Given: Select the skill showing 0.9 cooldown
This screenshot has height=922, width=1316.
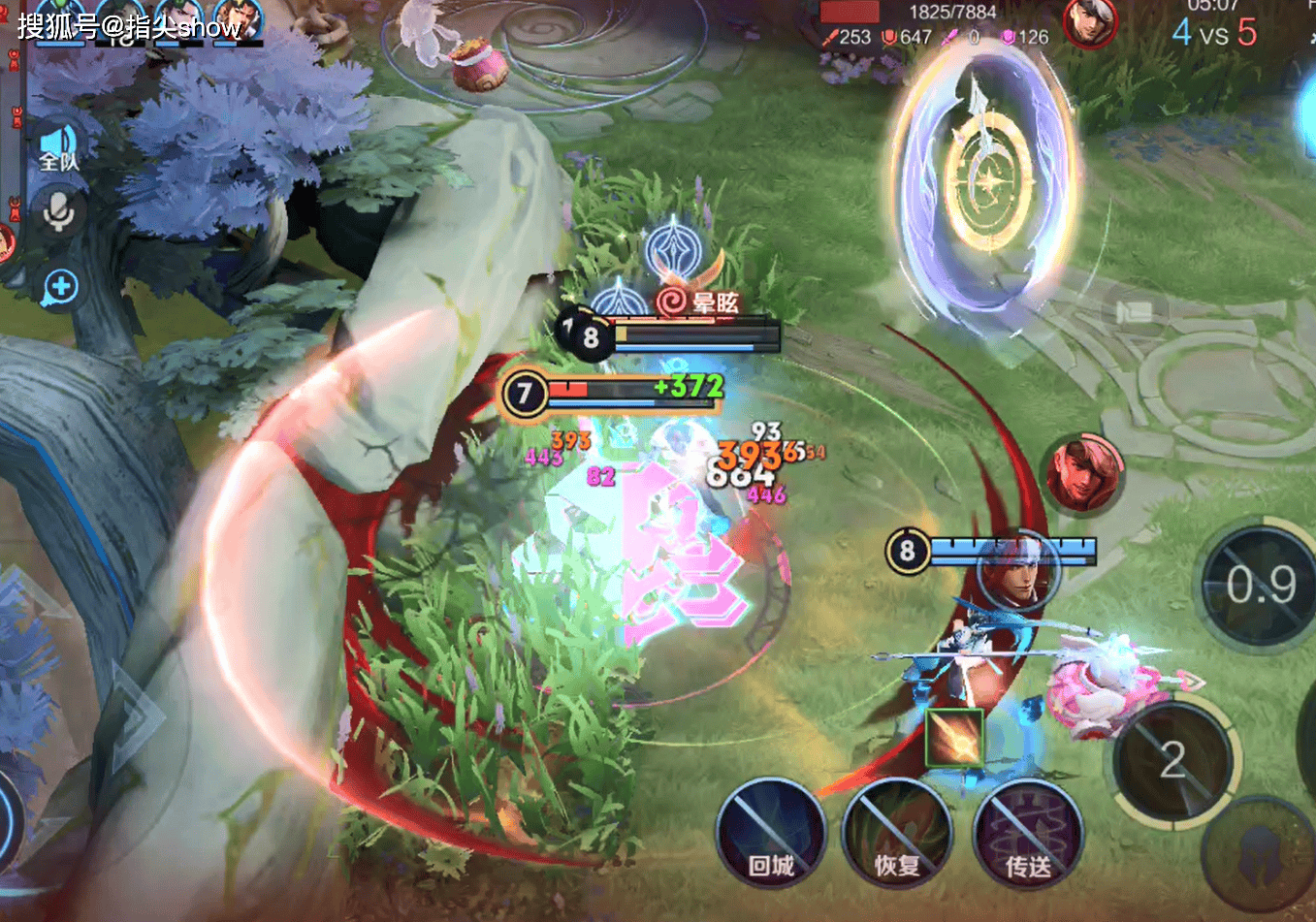Looking at the screenshot, I should pyautogui.click(x=1259, y=585).
